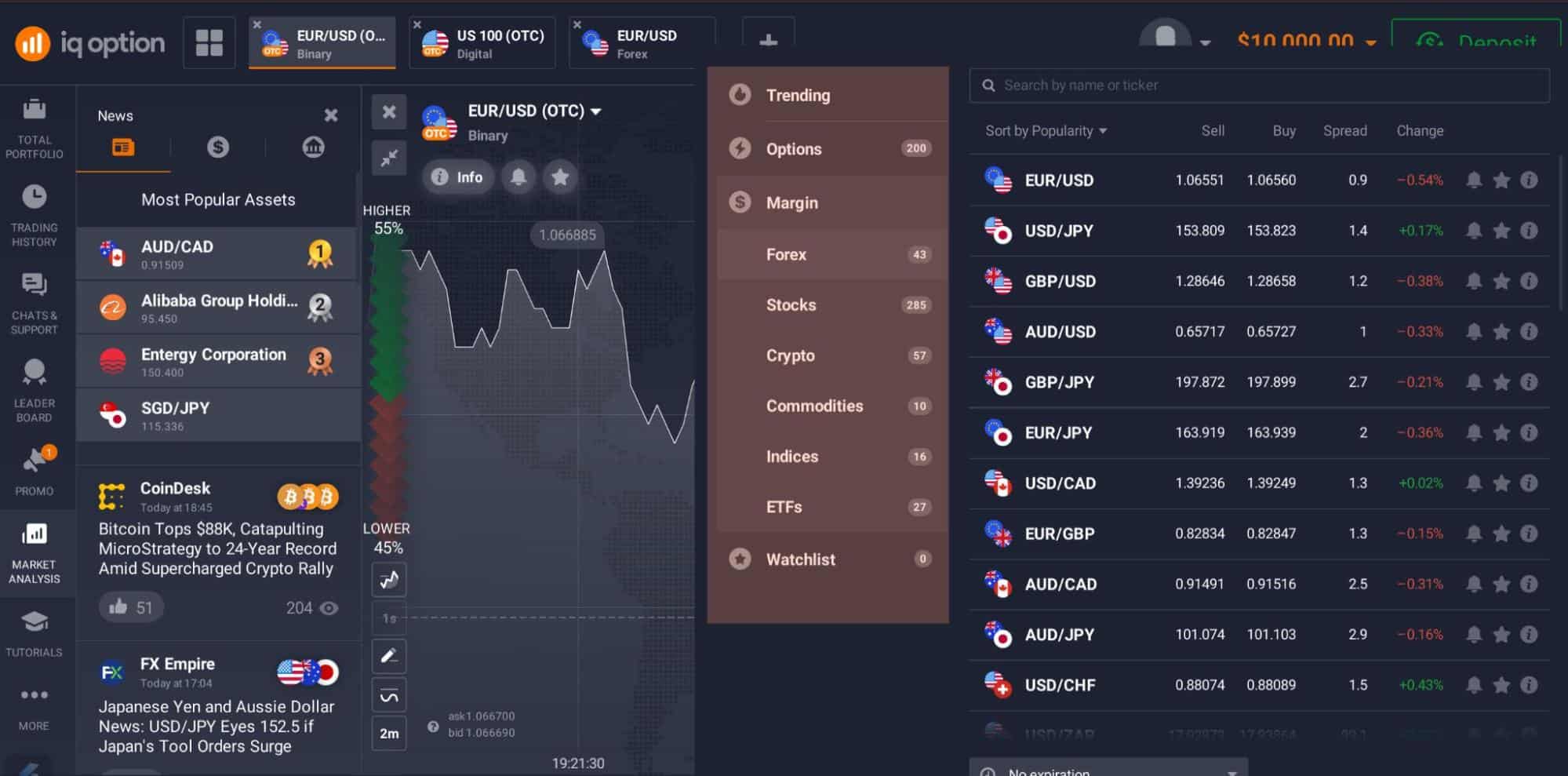Toggle the price alert bell for EUR/USD
The width and height of the screenshot is (1568, 776).
[1475, 180]
